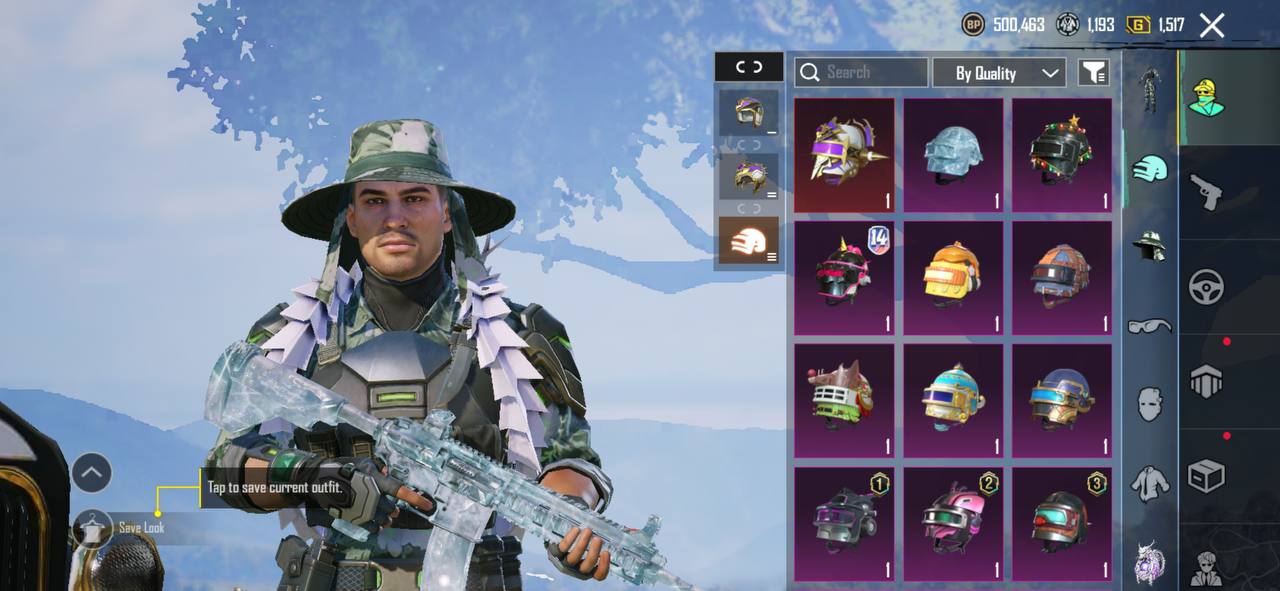Open the sunglasses category
Screen dimensions: 1280x591
1150,325
